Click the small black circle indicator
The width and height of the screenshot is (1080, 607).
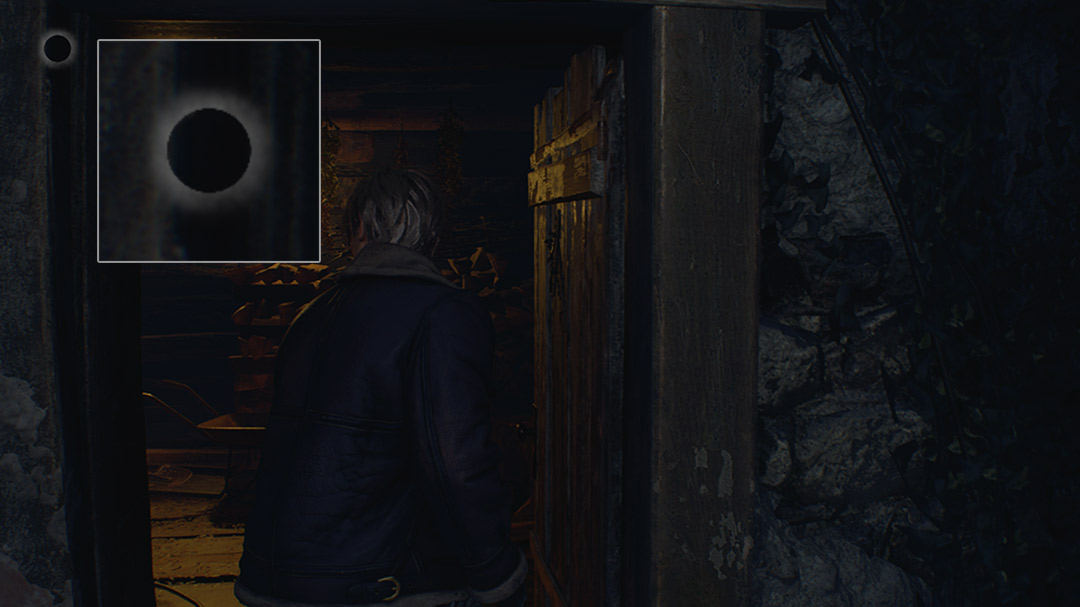tap(57, 48)
